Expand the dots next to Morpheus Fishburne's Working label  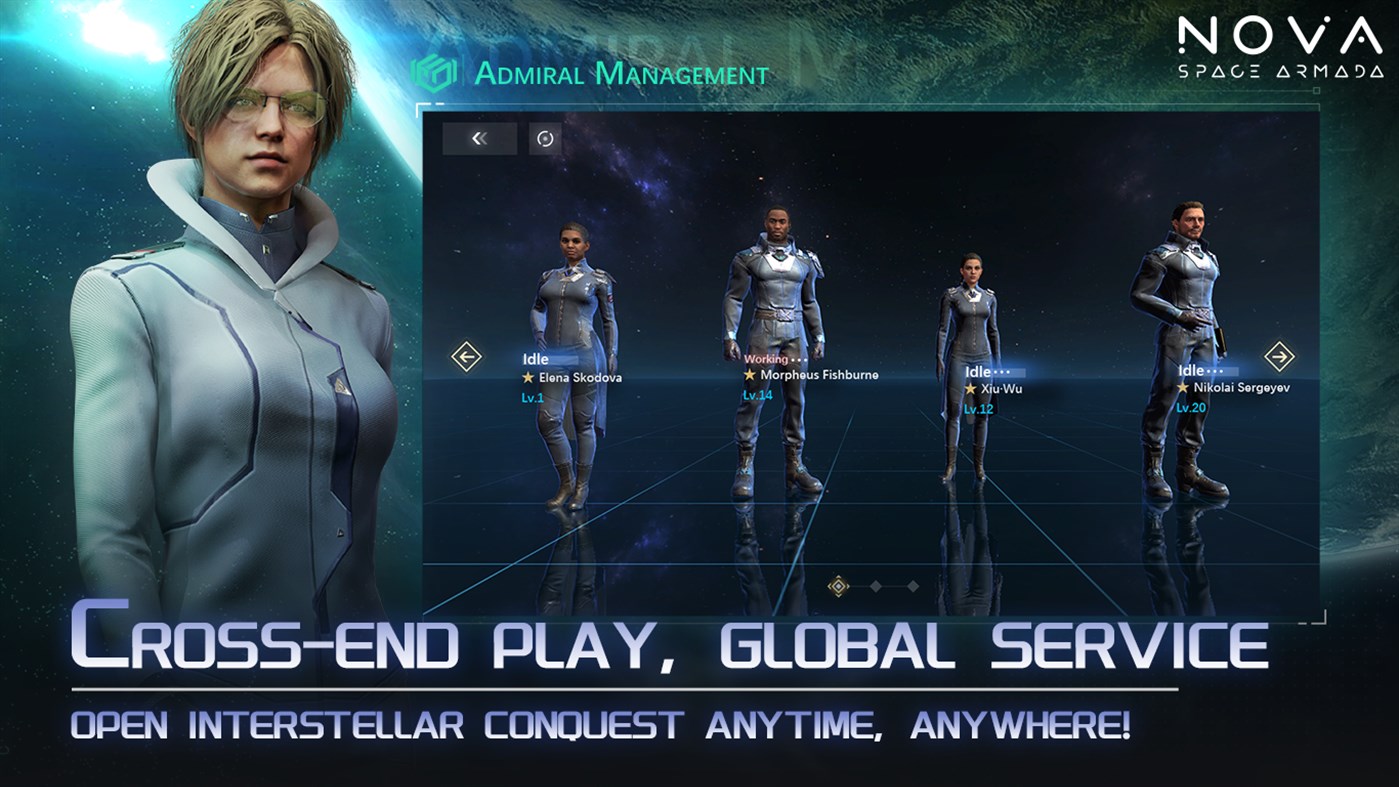click(x=797, y=360)
